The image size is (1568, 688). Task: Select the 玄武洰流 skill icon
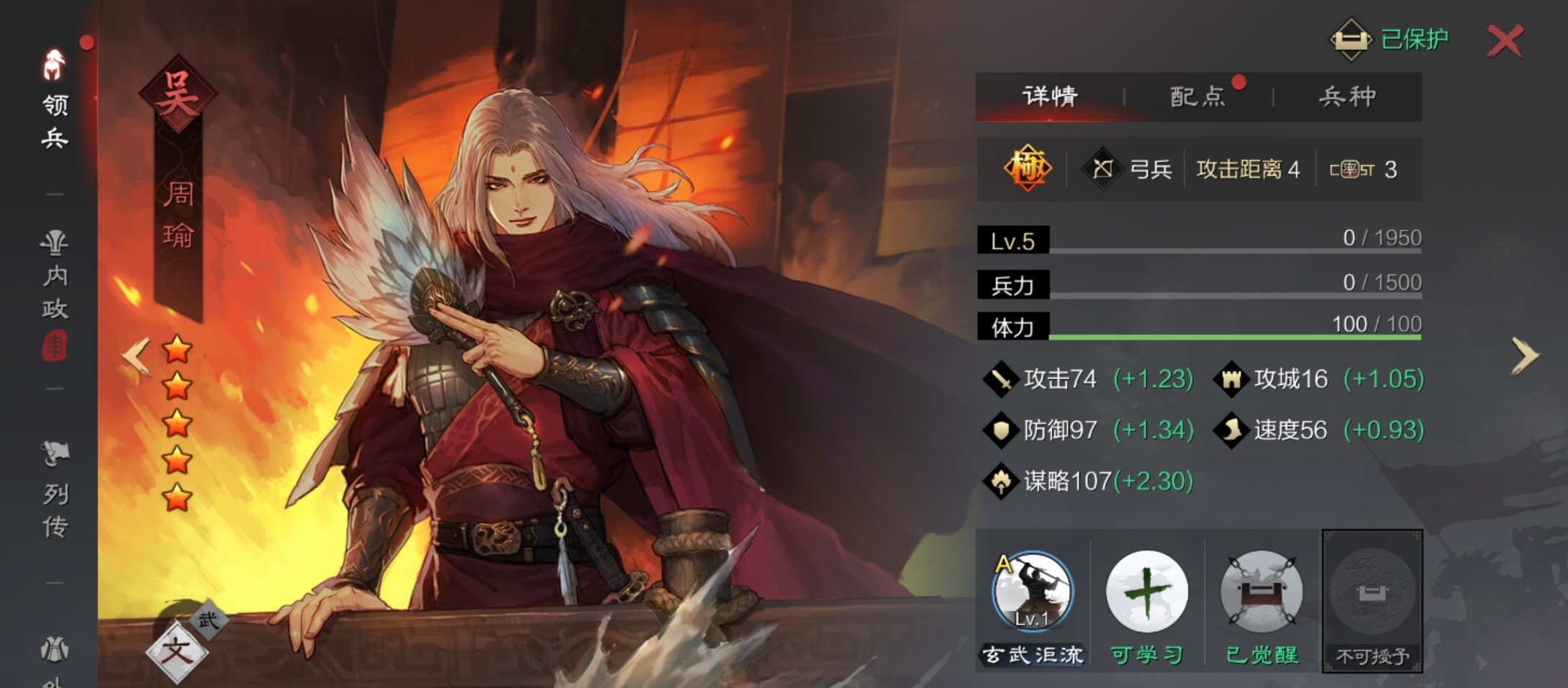click(x=1032, y=592)
